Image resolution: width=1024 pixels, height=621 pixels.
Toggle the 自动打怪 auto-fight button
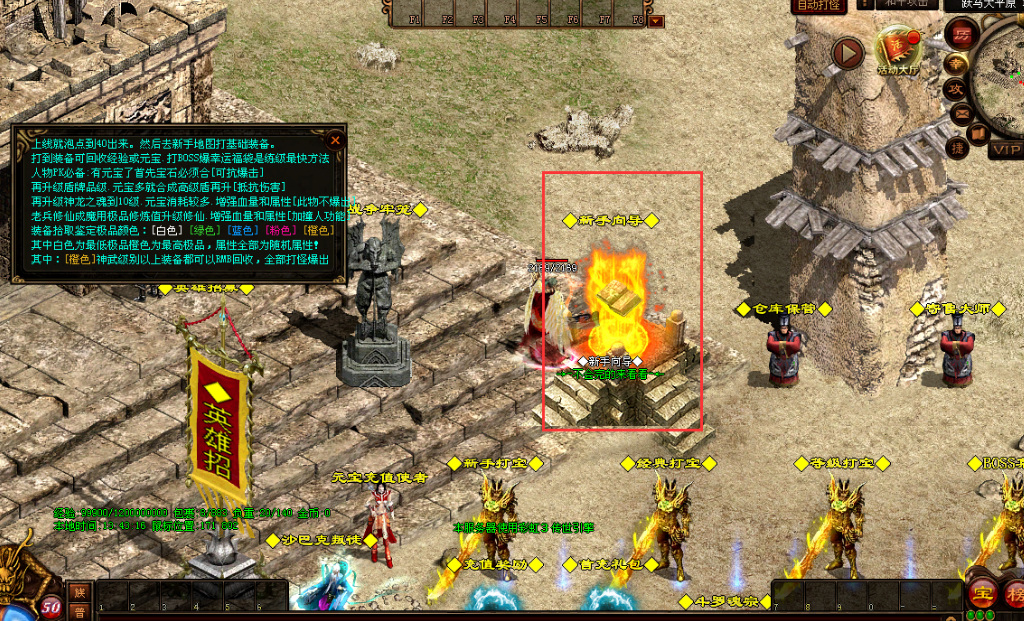click(x=818, y=5)
